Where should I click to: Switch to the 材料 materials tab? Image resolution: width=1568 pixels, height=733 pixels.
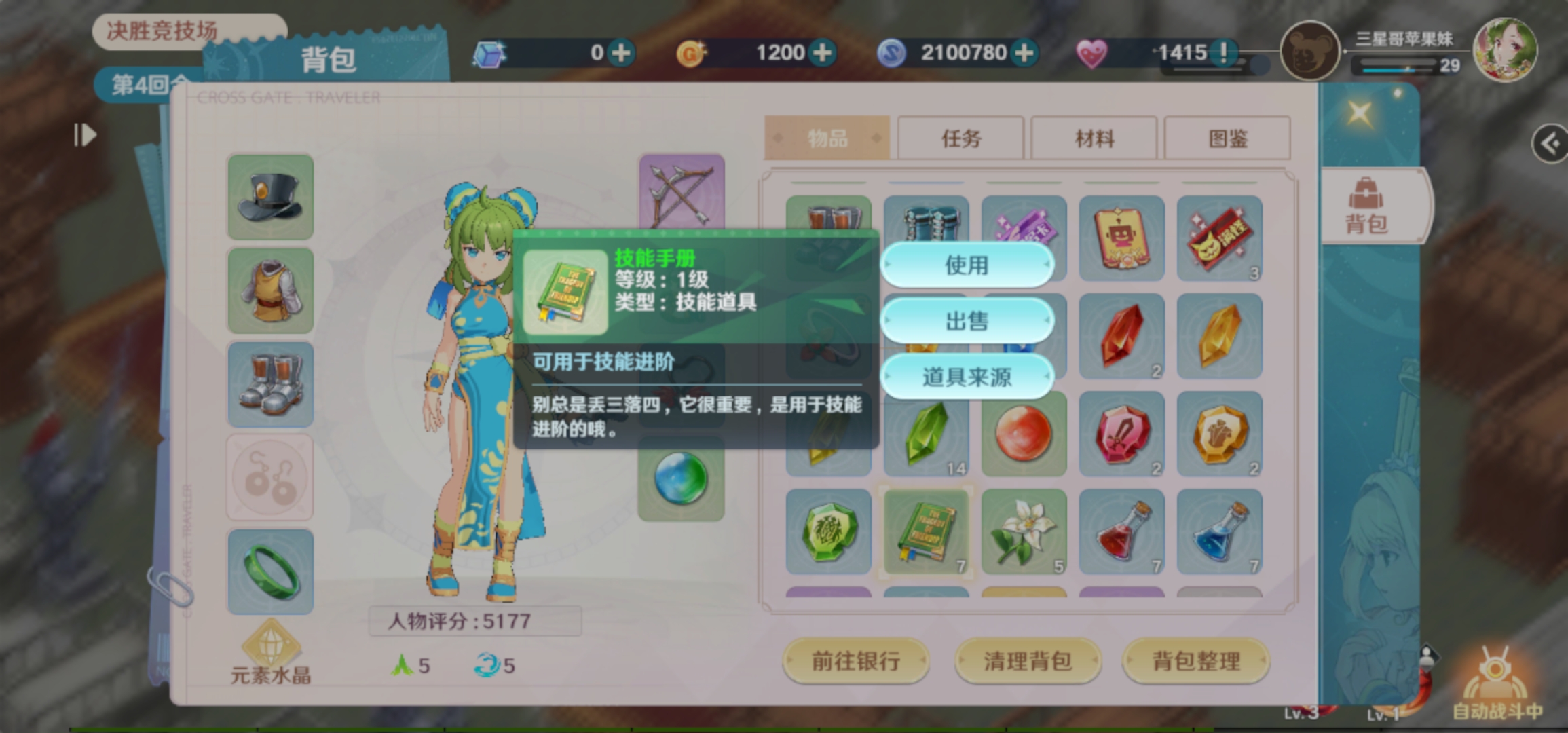coord(1094,138)
